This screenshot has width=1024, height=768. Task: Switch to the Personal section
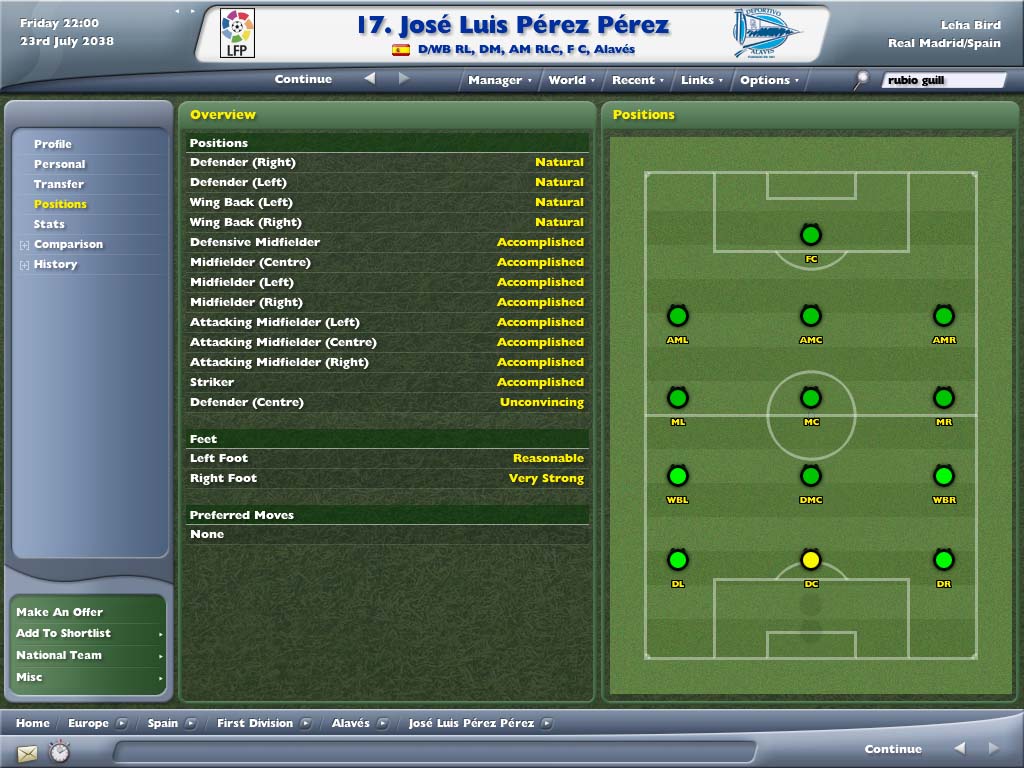click(x=60, y=164)
